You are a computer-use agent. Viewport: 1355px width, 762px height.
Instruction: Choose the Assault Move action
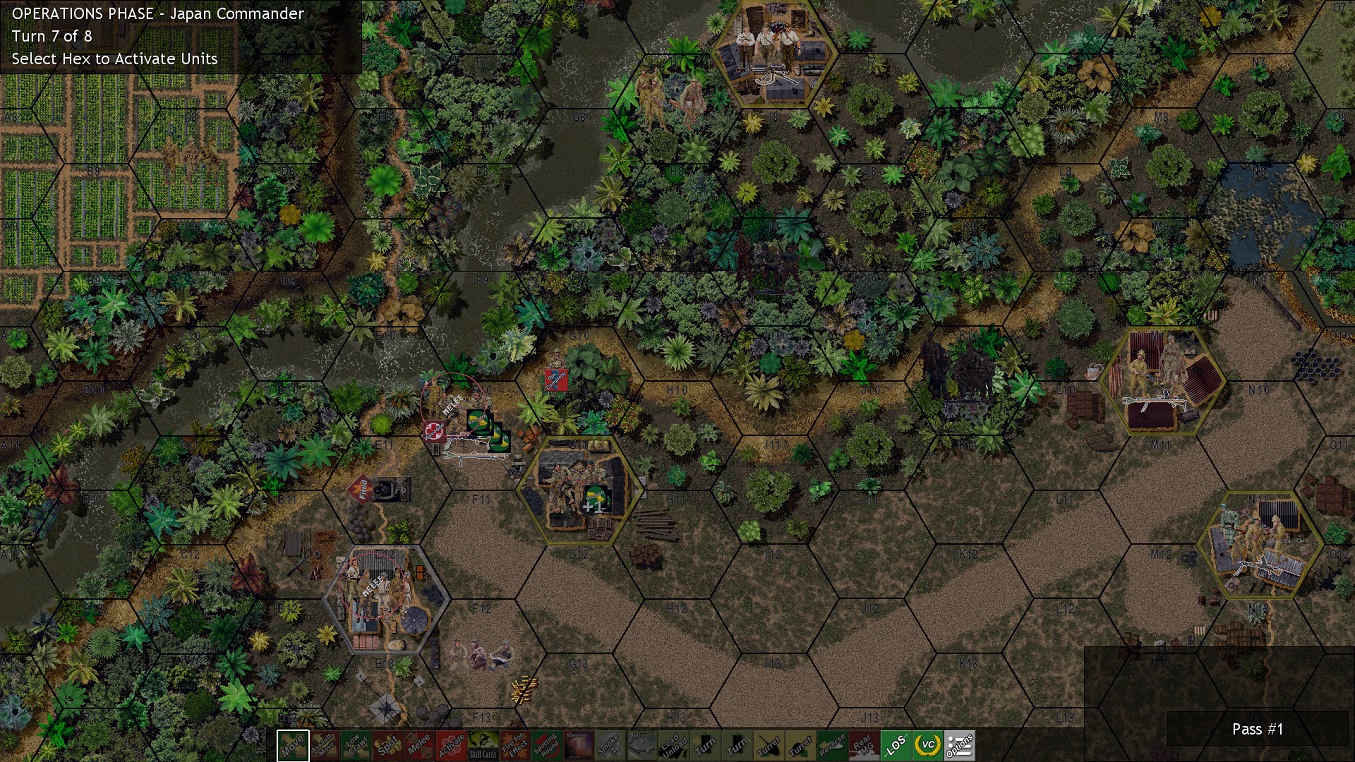pos(325,746)
